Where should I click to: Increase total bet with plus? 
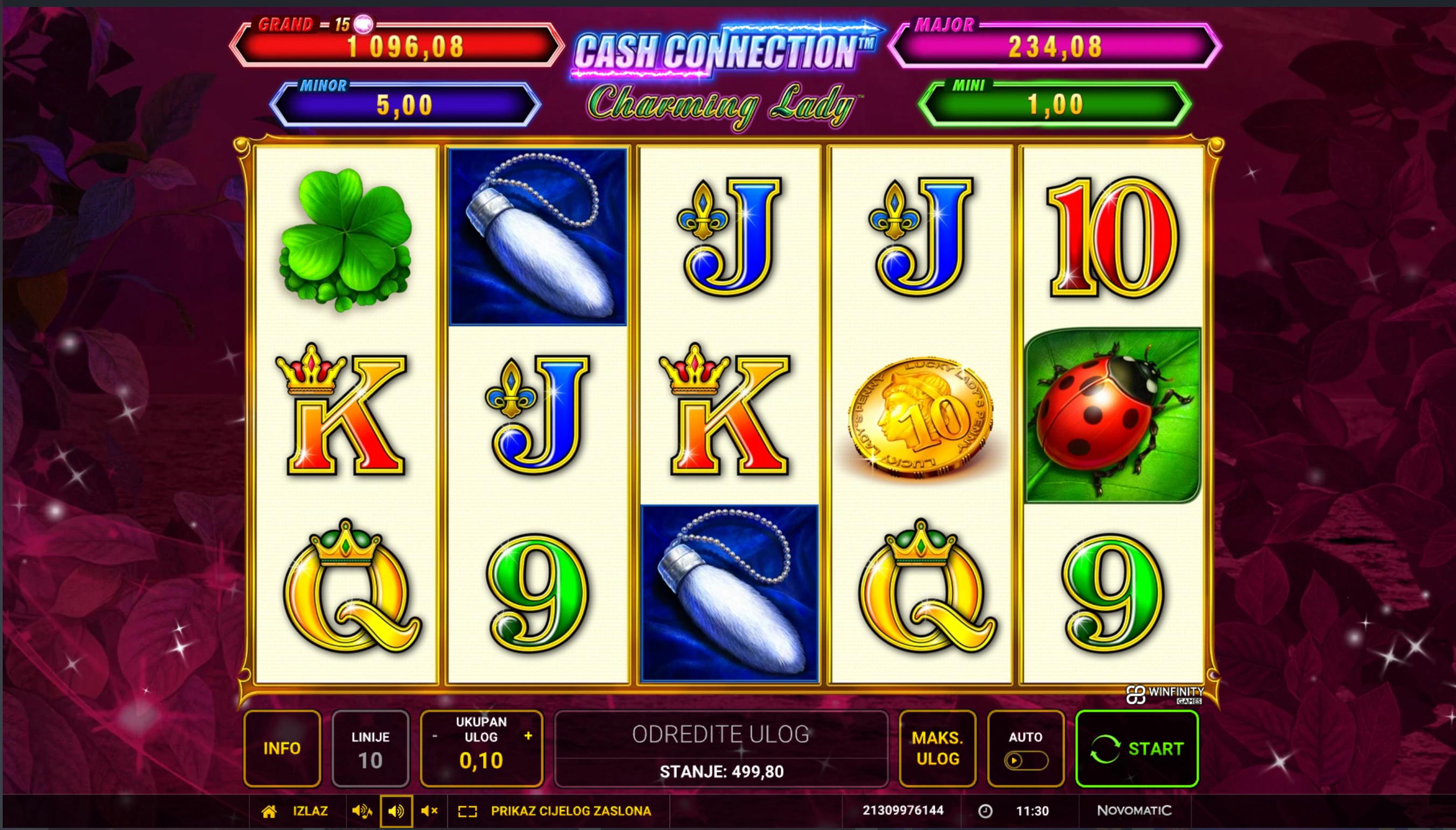click(528, 736)
